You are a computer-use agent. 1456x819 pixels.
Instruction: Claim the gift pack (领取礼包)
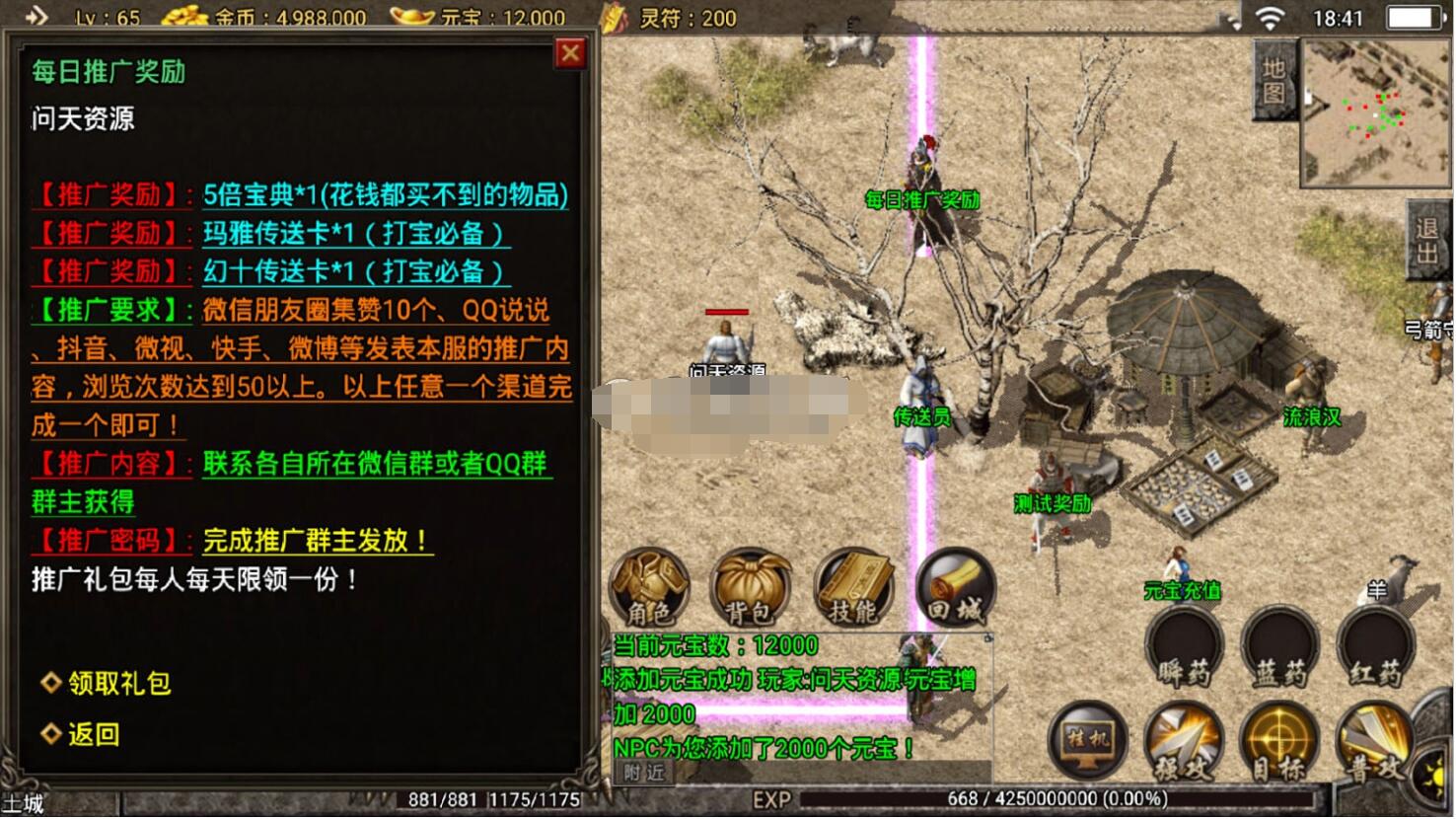tap(118, 683)
